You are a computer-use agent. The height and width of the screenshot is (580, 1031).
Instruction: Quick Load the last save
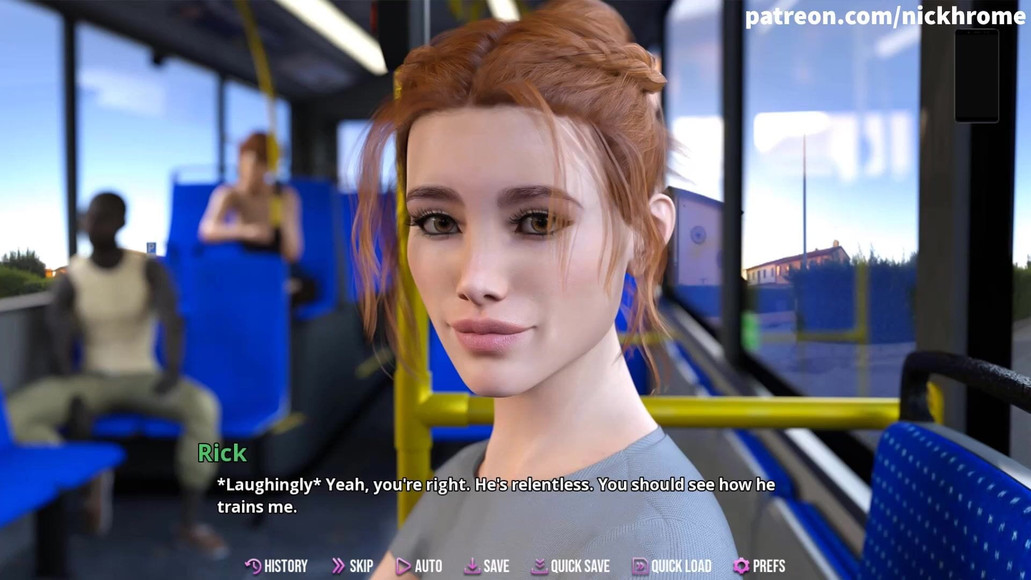tap(671, 566)
